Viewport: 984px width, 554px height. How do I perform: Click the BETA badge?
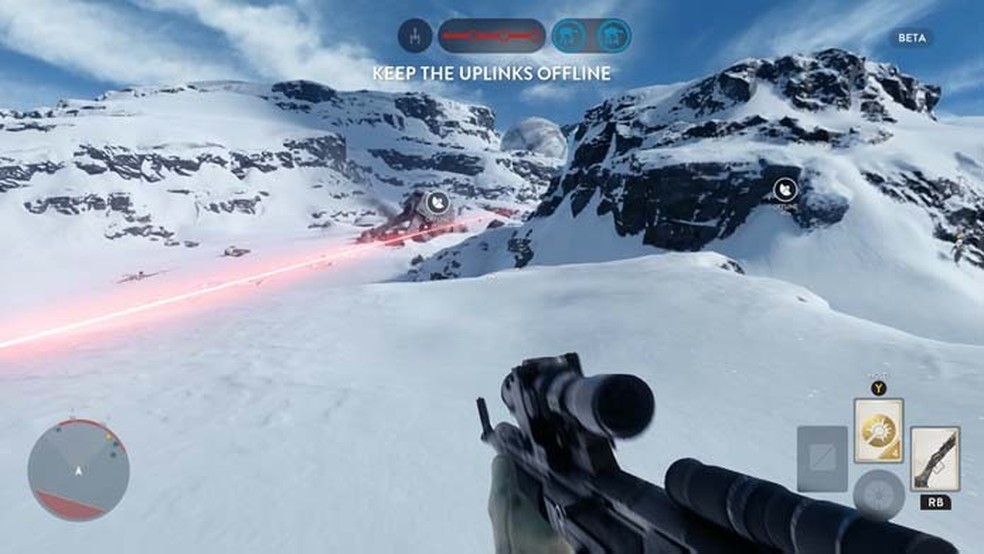pyautogui.click(x=911, y=38)
